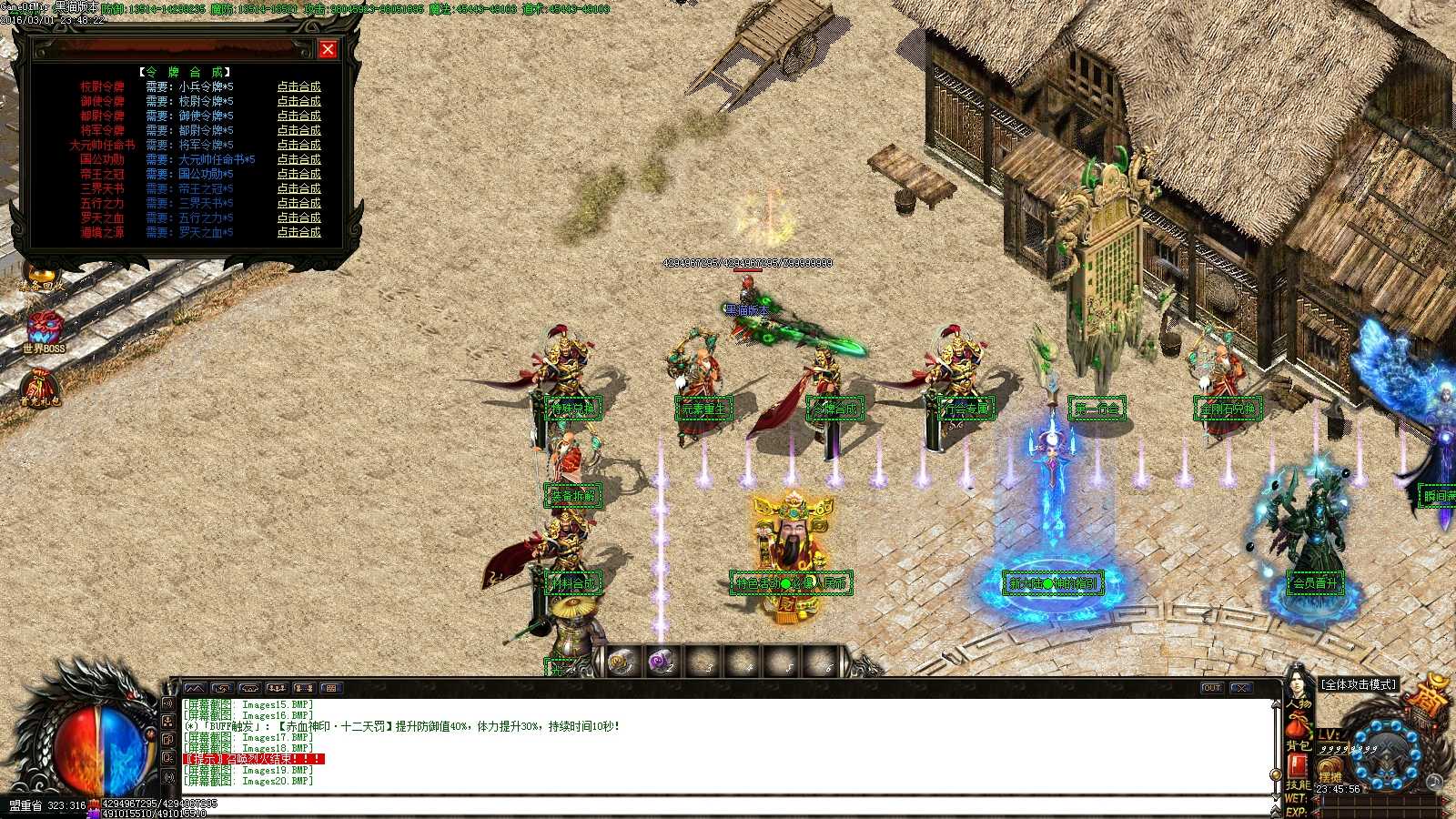Toggle the [全体攻击模式] attack mode
Viewport: 1456px width, 819px height.
pos(1358,684)
